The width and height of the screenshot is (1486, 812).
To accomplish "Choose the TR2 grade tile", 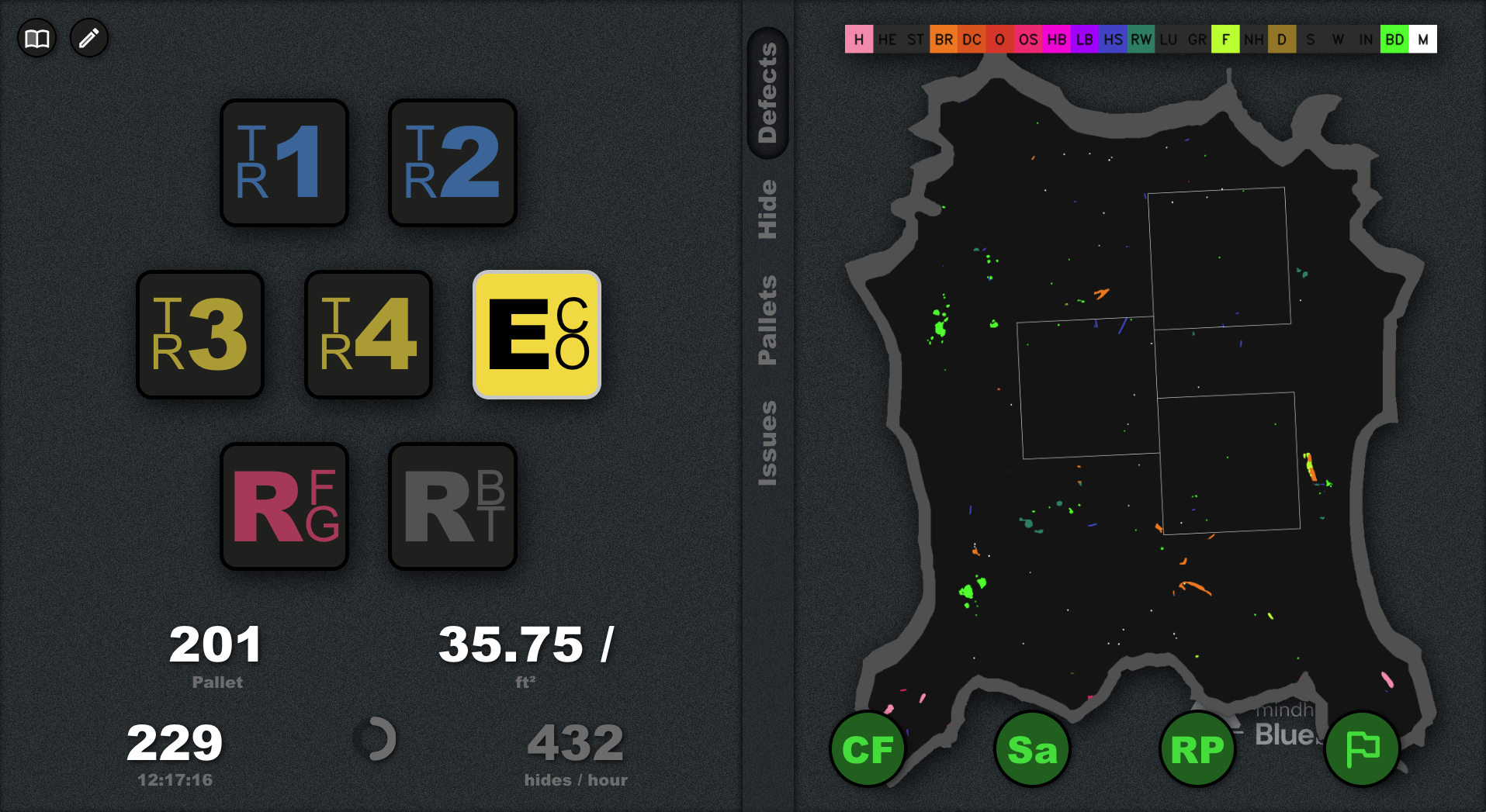I will pos(452,163).
